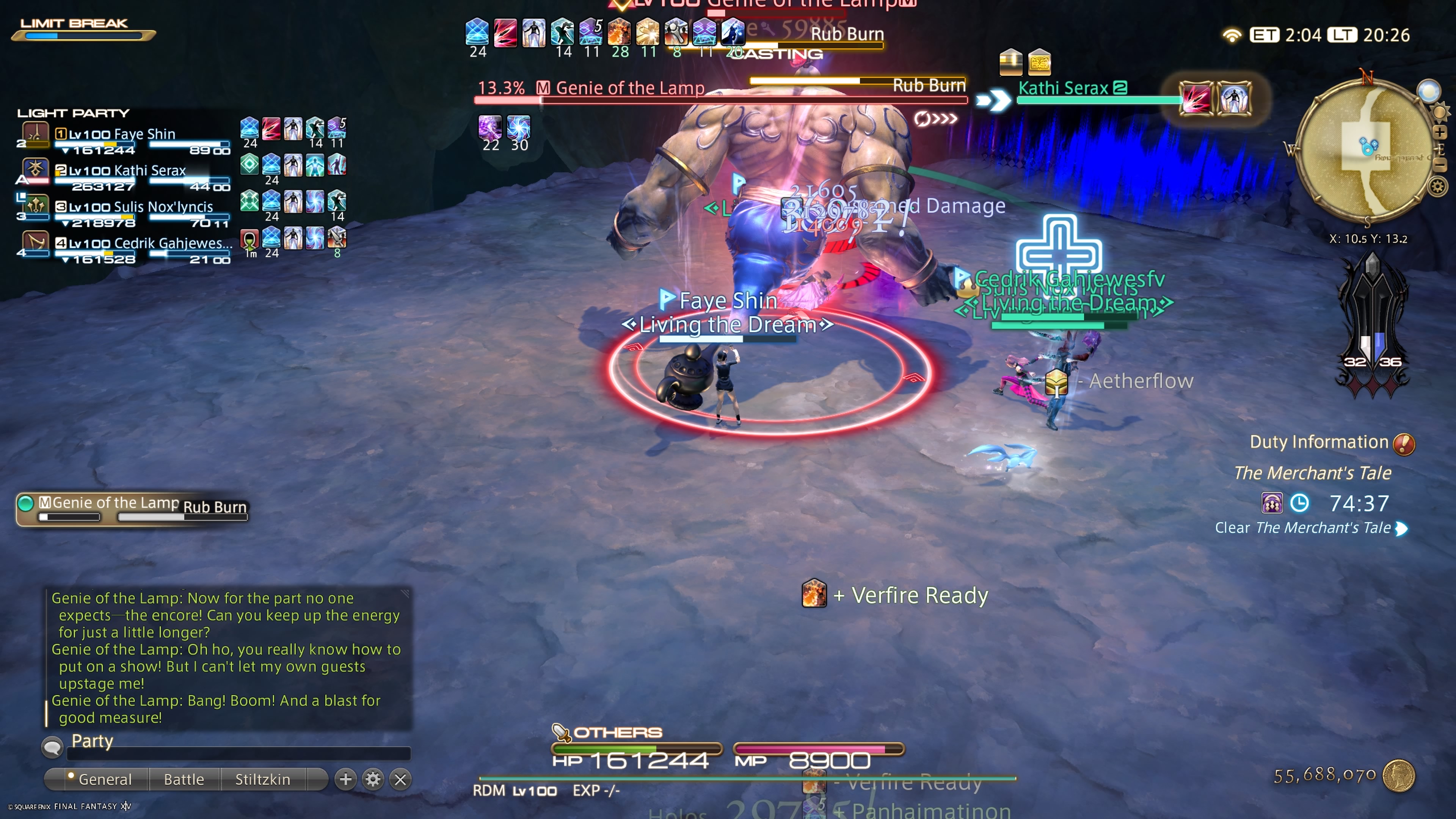
Task: Add a new chat tab with plus button
Action: coord(345,779)
